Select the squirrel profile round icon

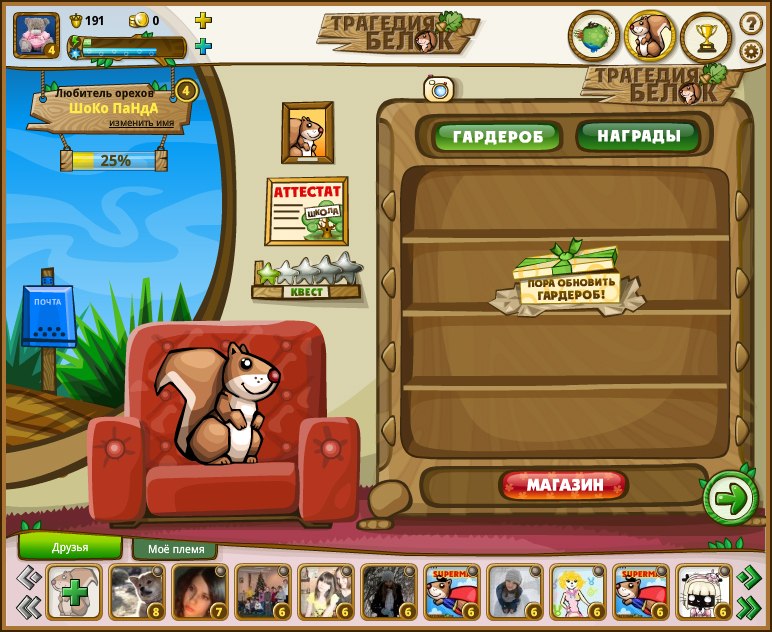click(x=650, y=37)
